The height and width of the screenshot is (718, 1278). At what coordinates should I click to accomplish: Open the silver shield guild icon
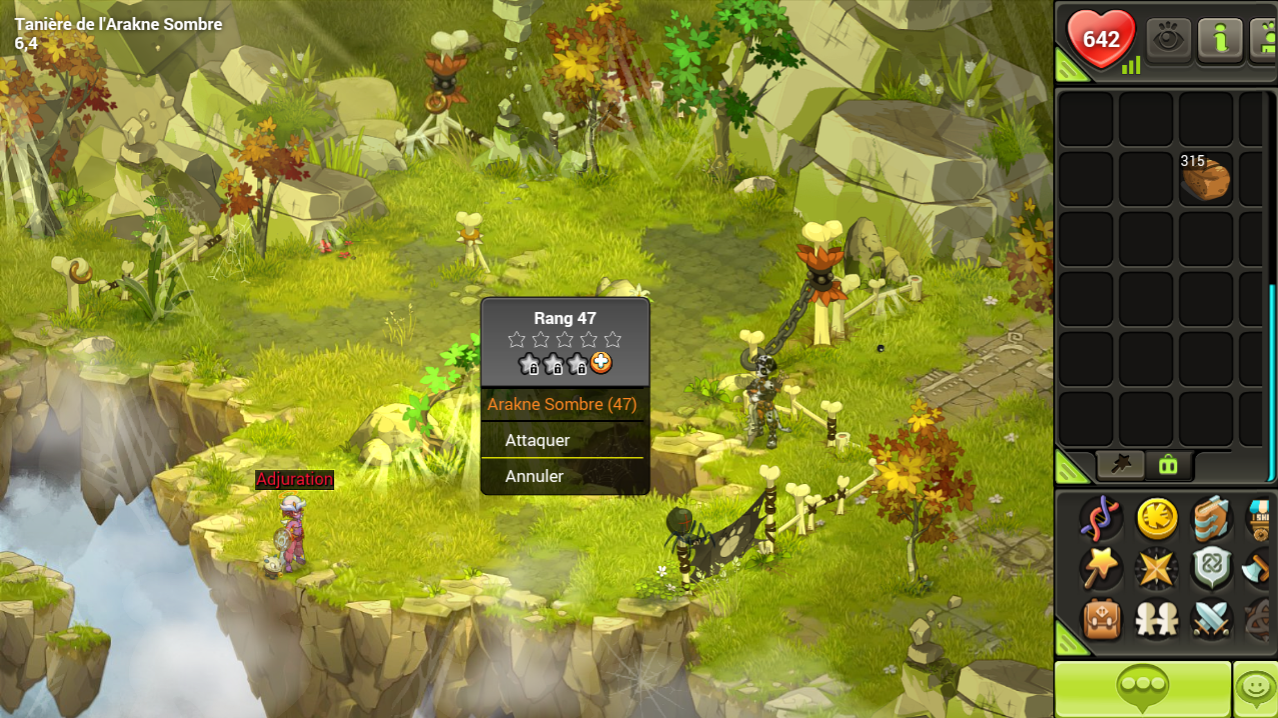[1212, 569]
